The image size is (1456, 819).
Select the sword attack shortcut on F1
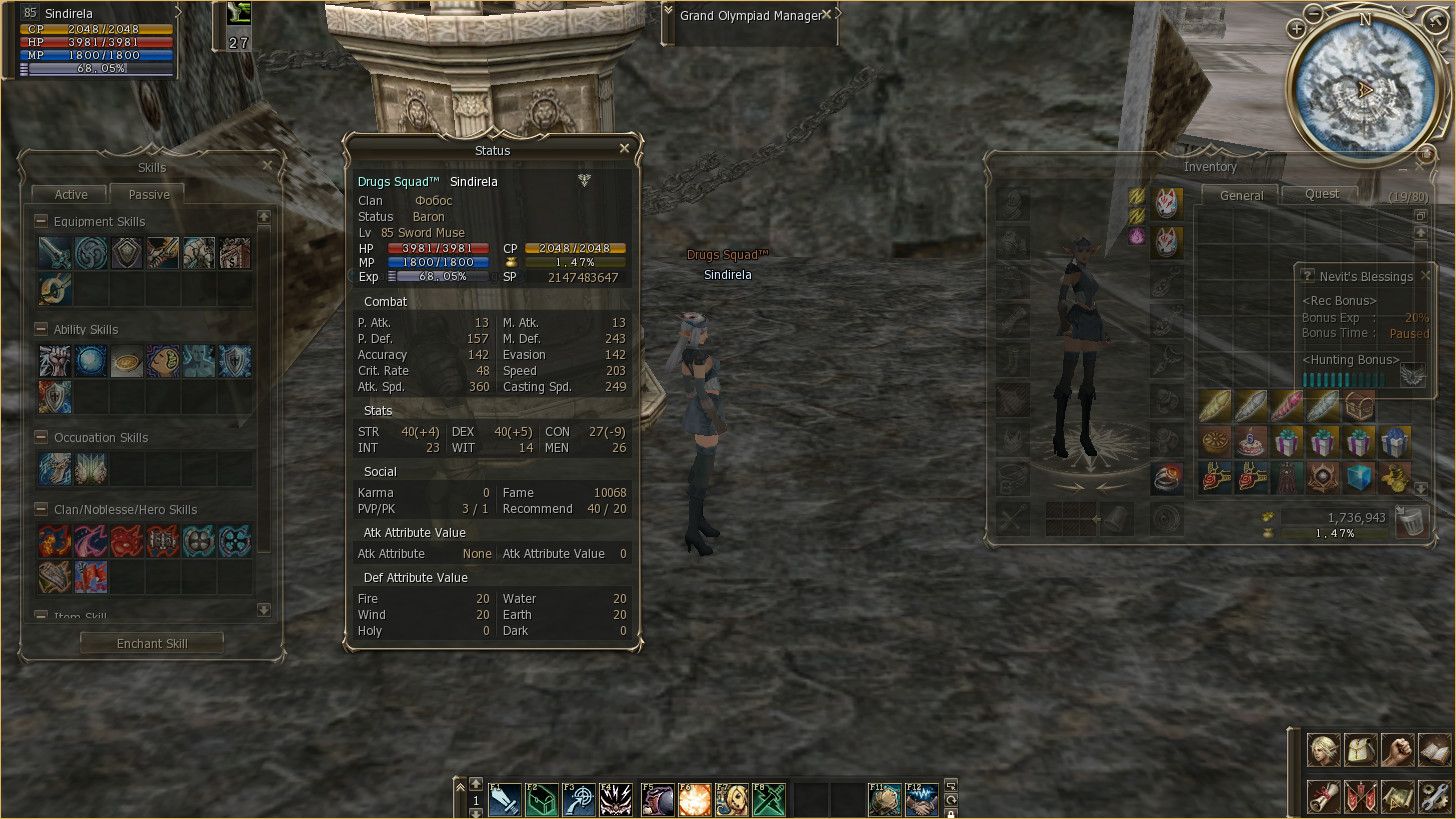[x=505, y=799]
